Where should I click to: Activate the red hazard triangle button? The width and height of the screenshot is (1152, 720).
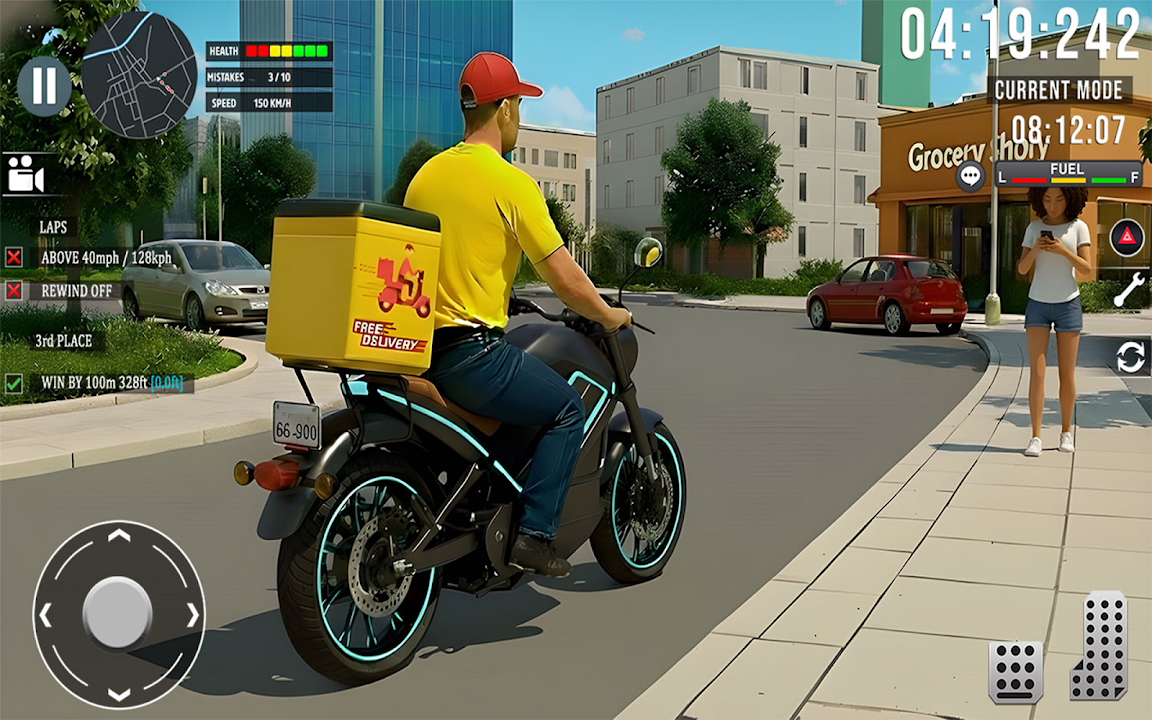[1127, 239]
